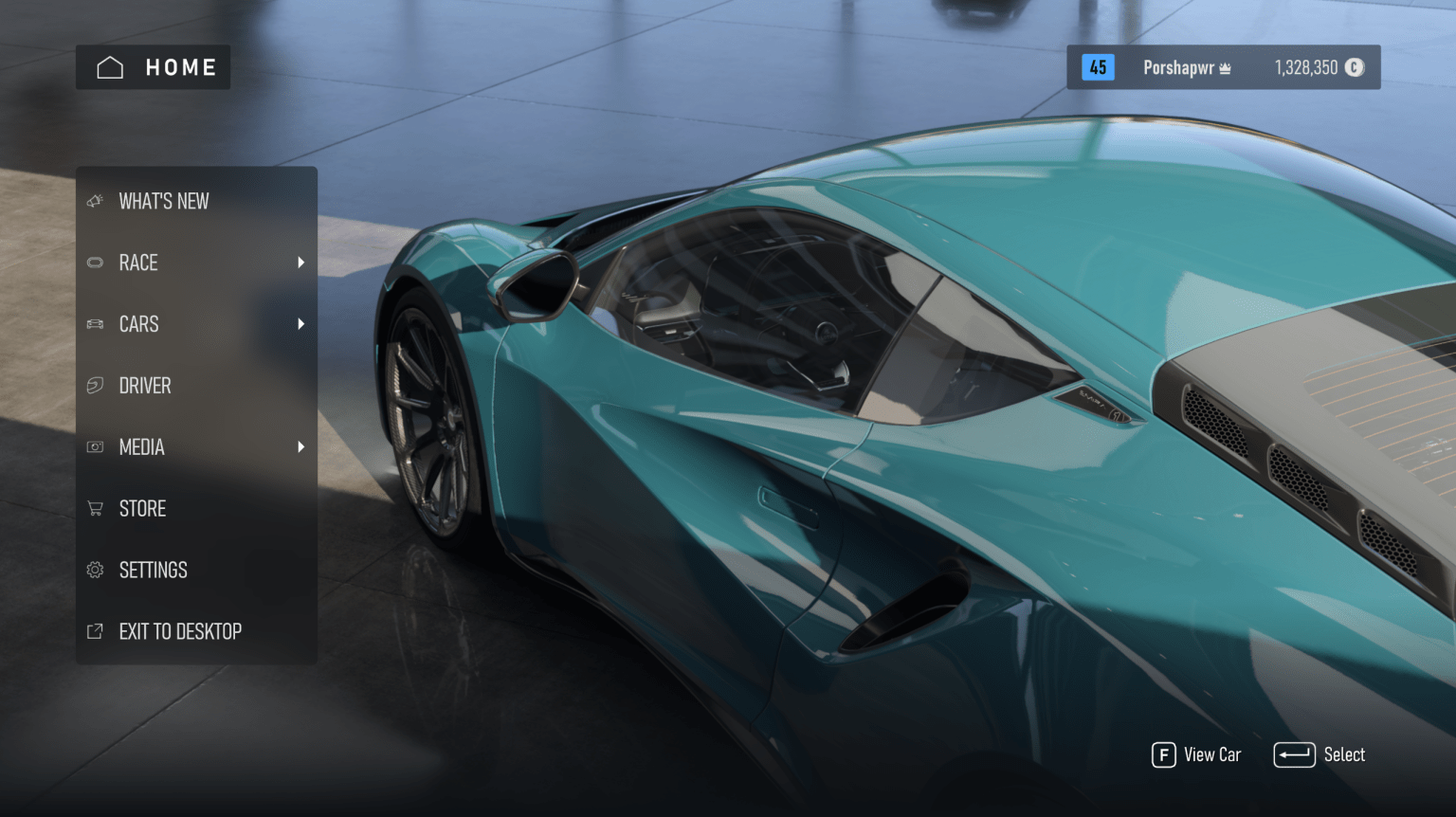Expand the Media submenu chevron

point(301,446)
